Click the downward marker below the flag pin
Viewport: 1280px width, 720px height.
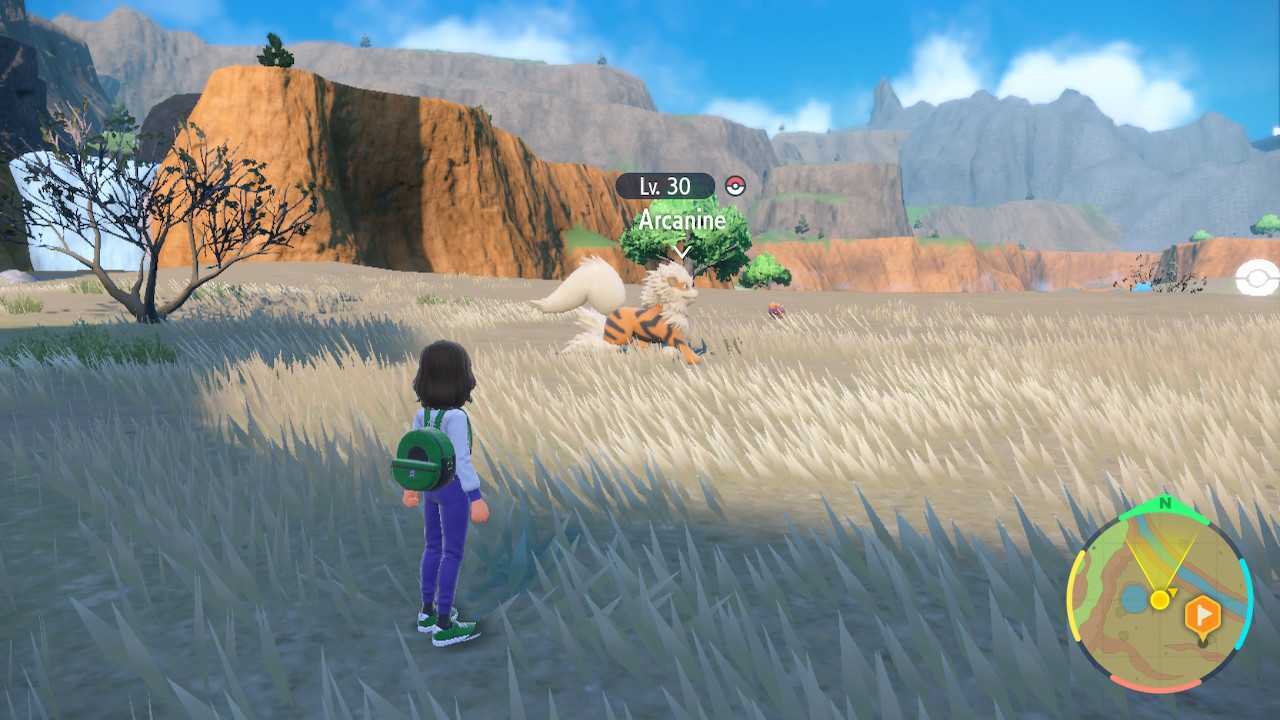pyautogui.click(x=1202, y=641)
